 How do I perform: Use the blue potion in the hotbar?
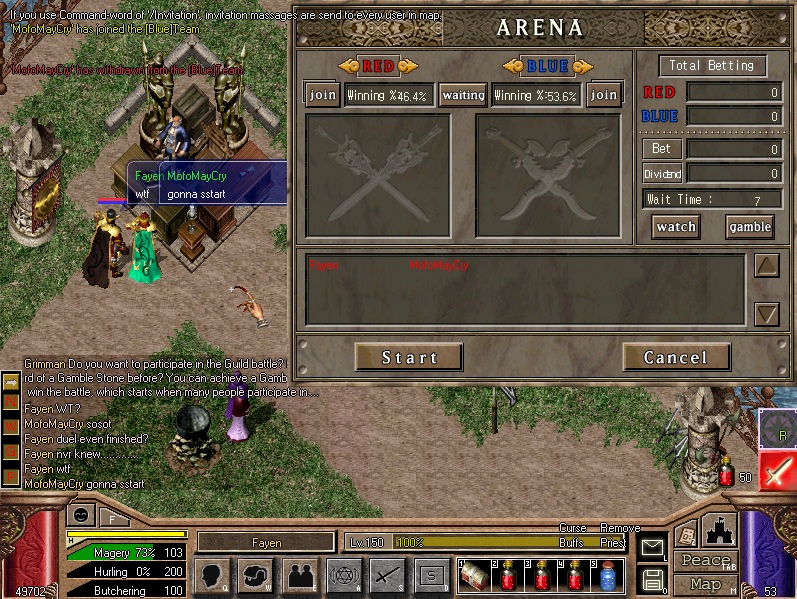606,576
